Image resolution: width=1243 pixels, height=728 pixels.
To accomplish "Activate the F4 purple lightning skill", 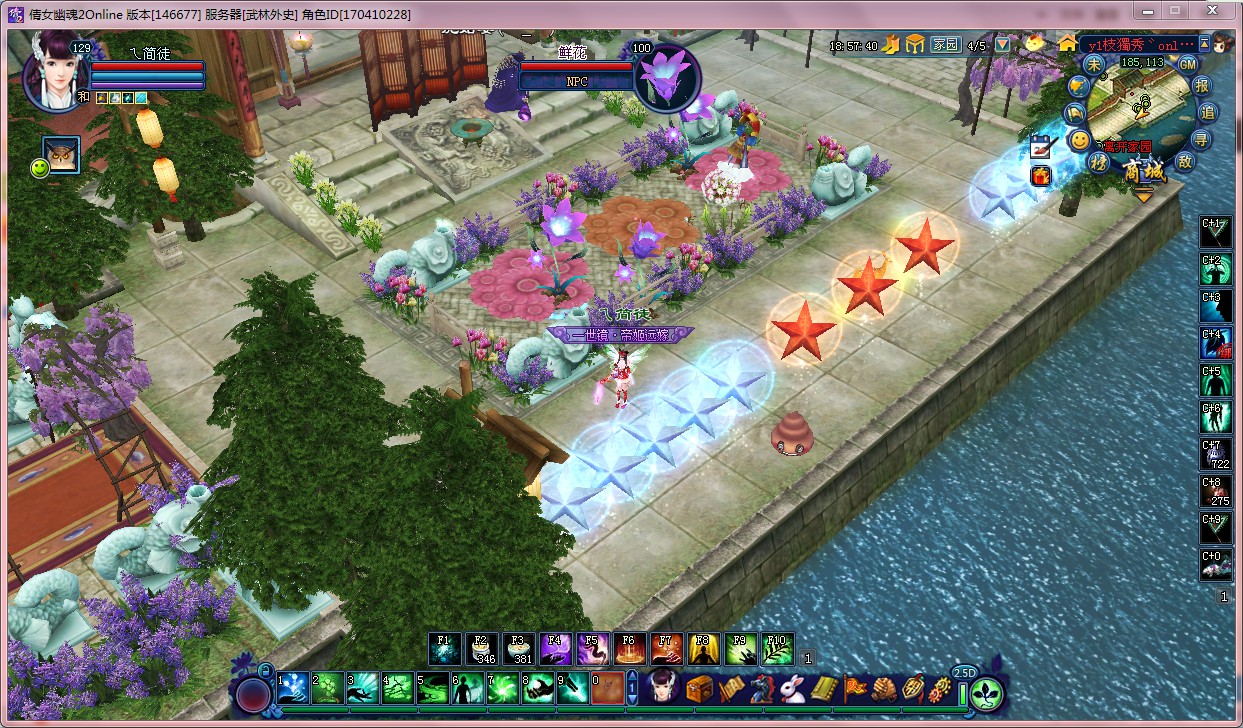I will pyautogui.click(x=554, y=649).
